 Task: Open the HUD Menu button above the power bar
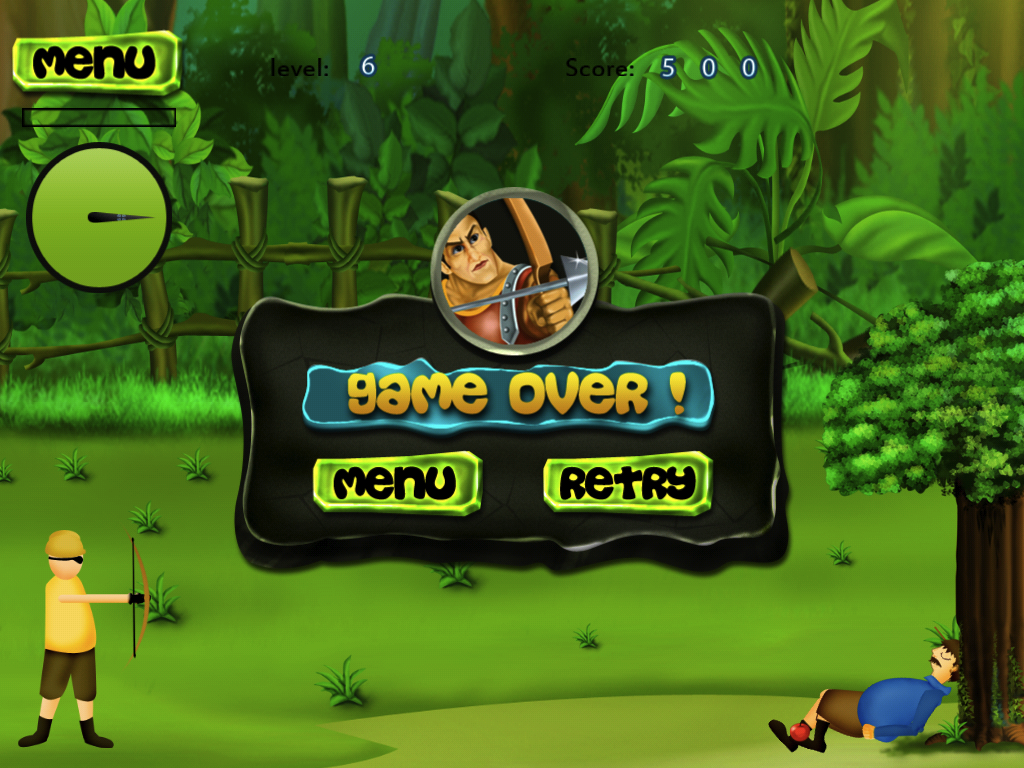(96, 62)
